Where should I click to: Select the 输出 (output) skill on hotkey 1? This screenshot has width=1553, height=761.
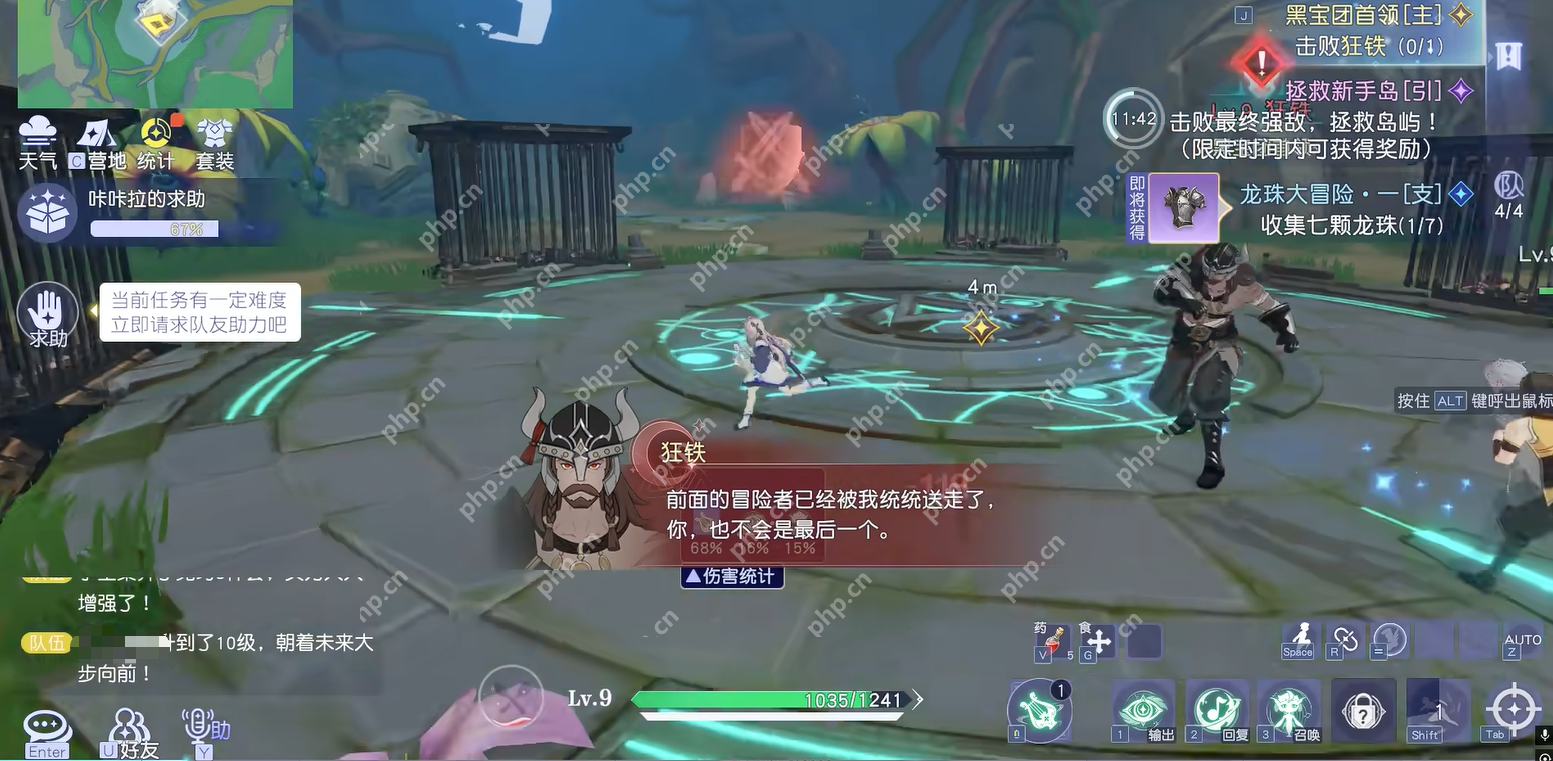pos(1143,706)
